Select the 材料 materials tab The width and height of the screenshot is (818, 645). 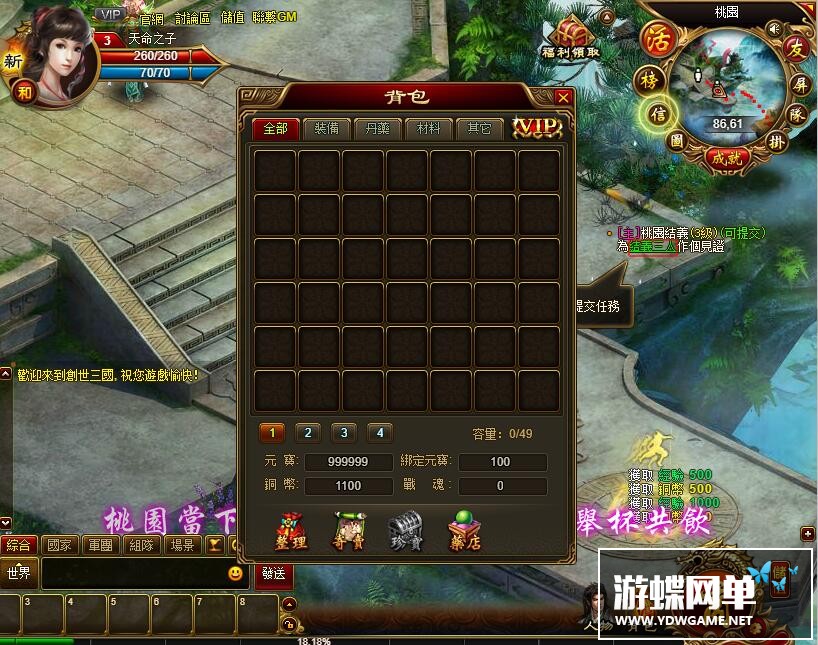click(x=429, y=129)
